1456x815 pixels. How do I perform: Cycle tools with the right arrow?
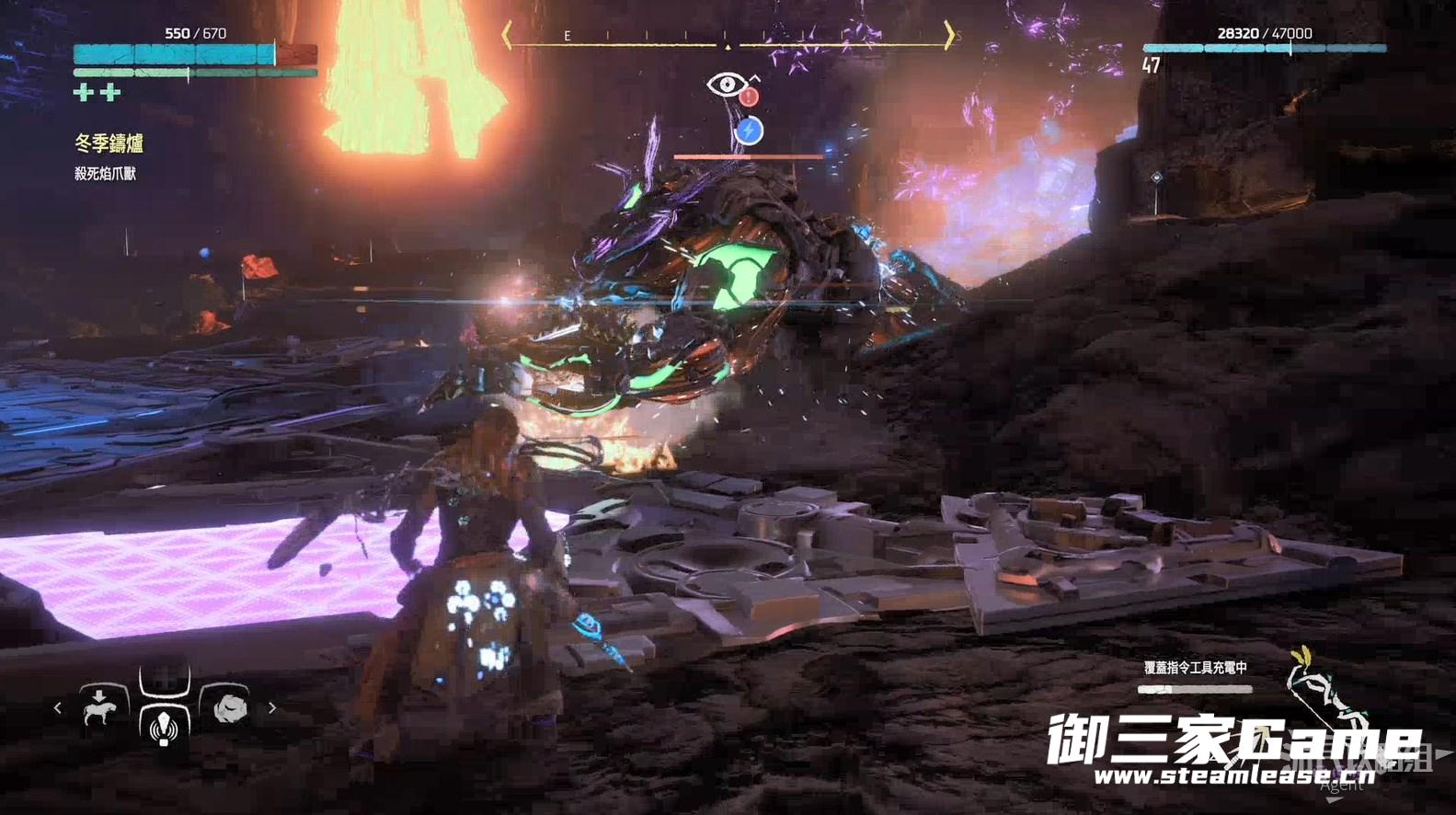coord(272,708)
